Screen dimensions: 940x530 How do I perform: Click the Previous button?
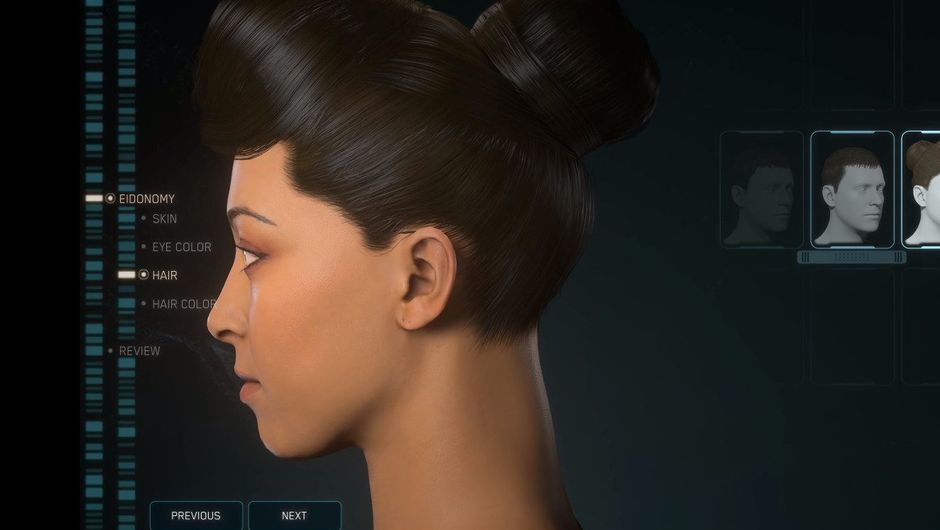coord(196,515)
